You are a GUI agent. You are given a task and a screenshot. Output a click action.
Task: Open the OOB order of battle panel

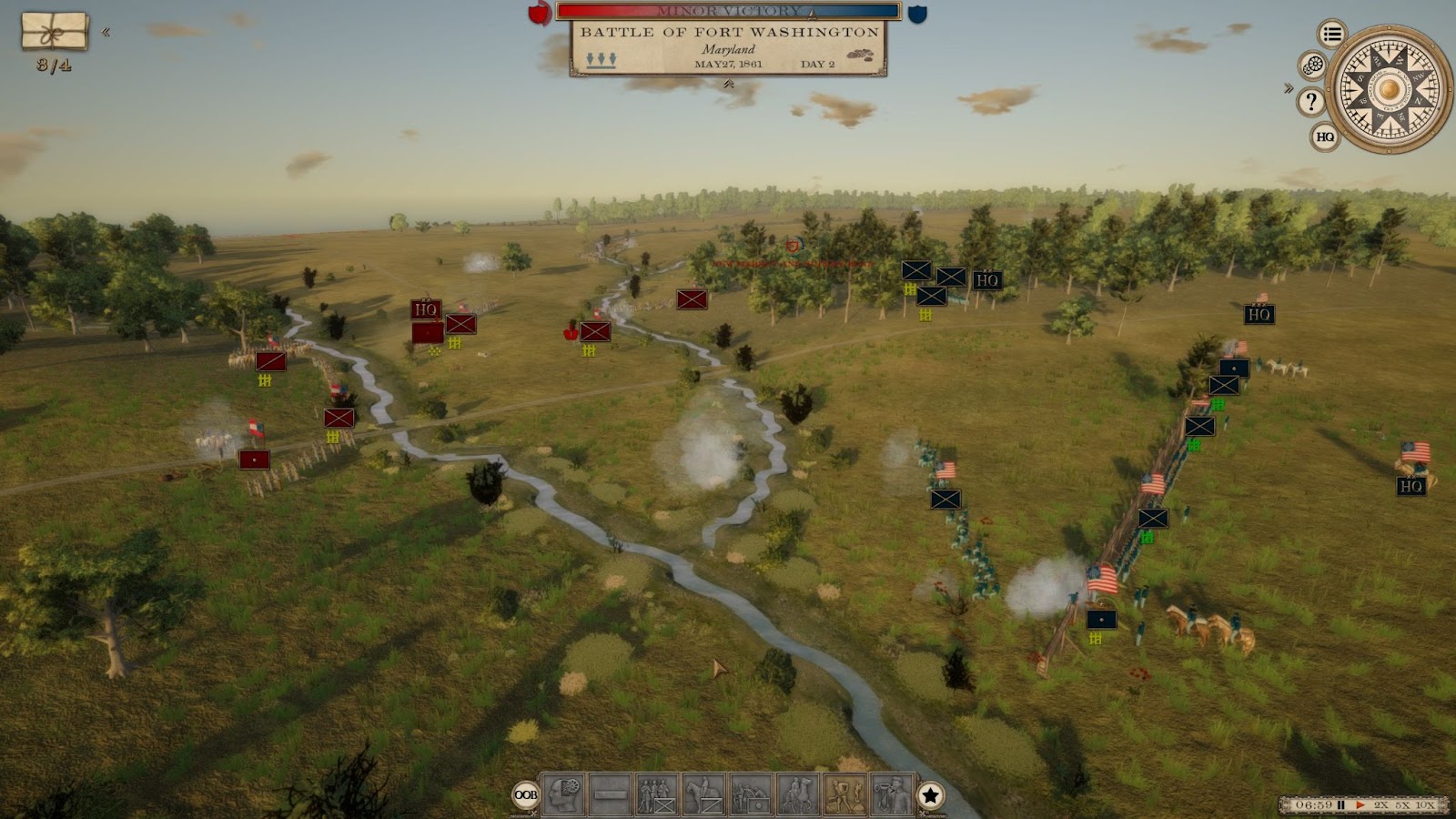click(x=526, y=794)
